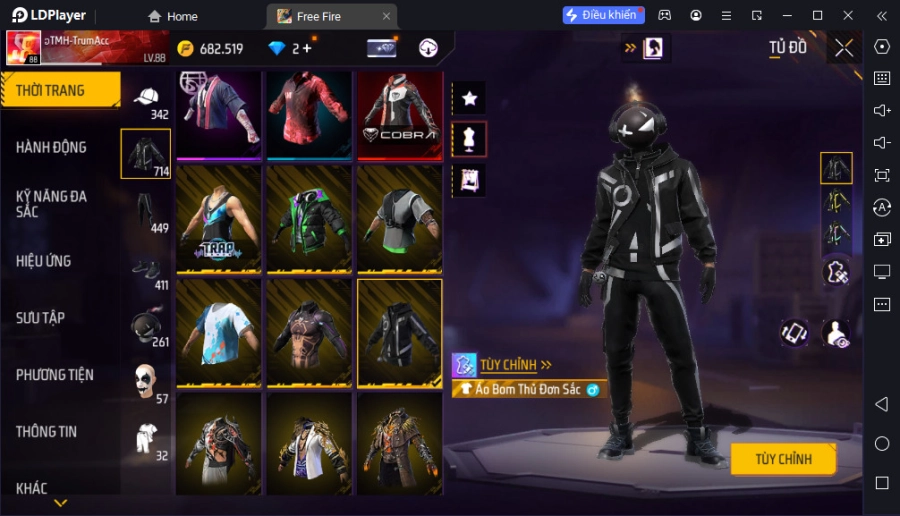The width and height of the screenshot is (900, 516).
Task: Go to the PHƯƠNG TIỆN category
Action: coord(55,375)
